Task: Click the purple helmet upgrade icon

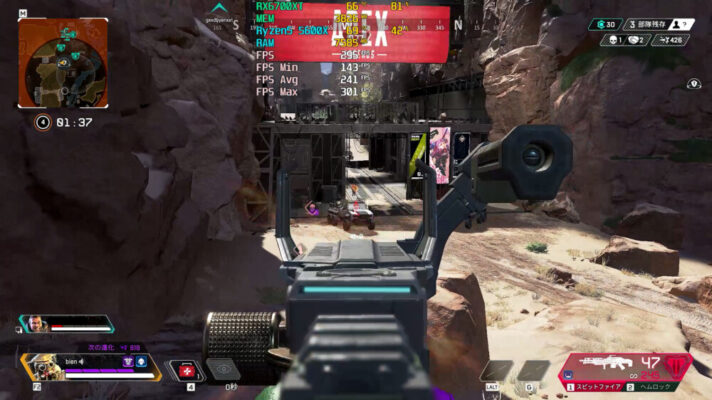Action: (x=128, y=361)
